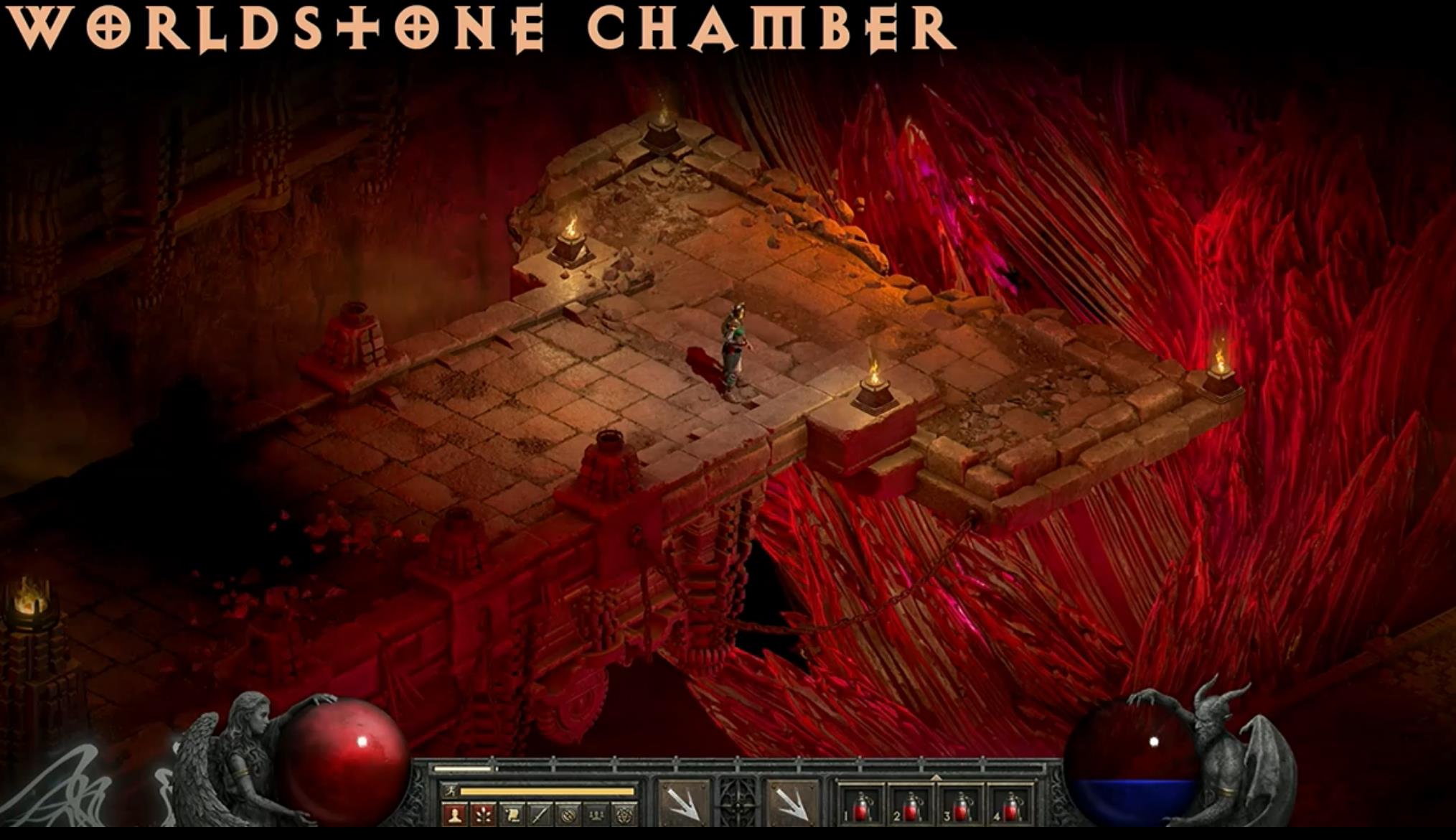Image resolution: width=1456 pixels, height=840 pixels.
Task: Open the party panel three-figures icon
Action: tap(596, 814)
